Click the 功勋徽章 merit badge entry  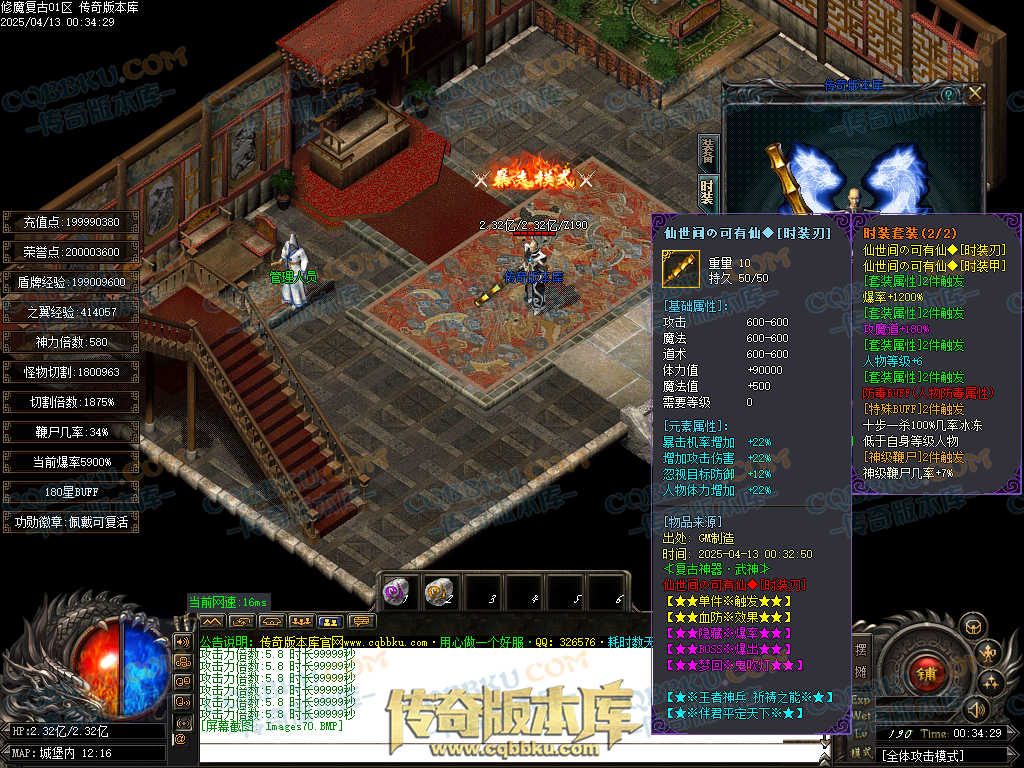(70, 522)
